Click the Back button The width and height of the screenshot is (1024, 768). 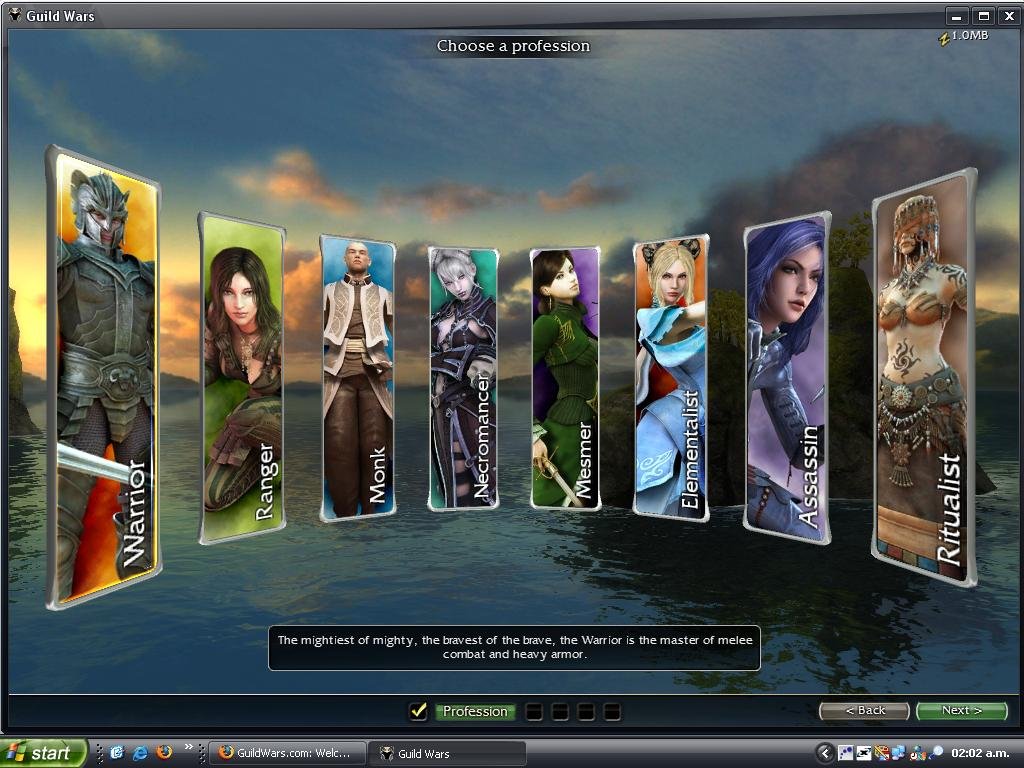(x=864, y=710)
